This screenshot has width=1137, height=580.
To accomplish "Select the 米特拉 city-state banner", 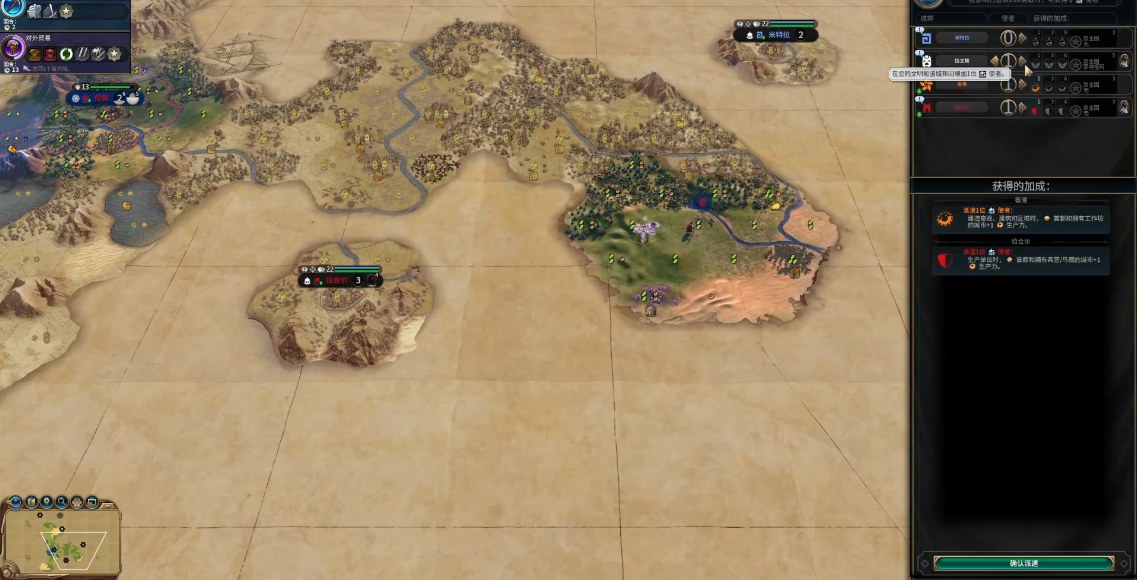I will pos(780,34).
